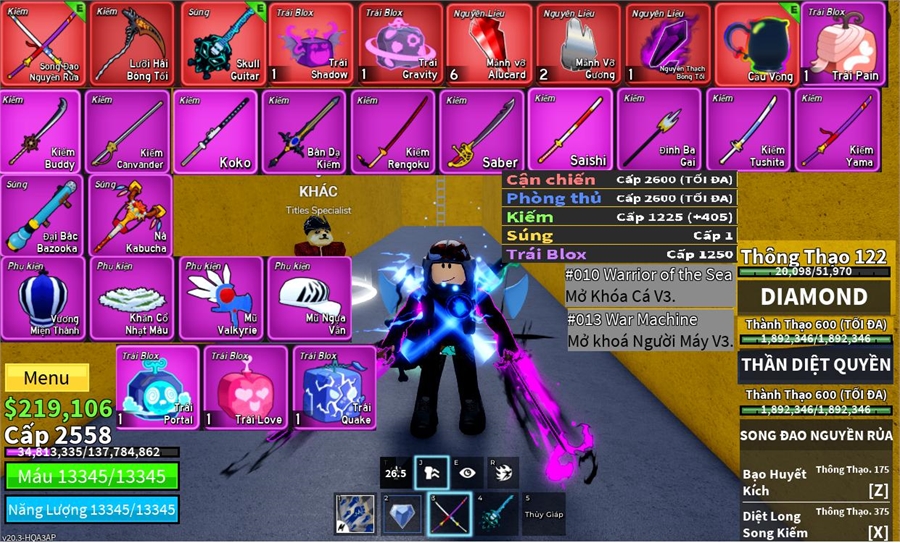
Task: Select the crossed dual swords hotbar slot
Action: click(449, 514)
